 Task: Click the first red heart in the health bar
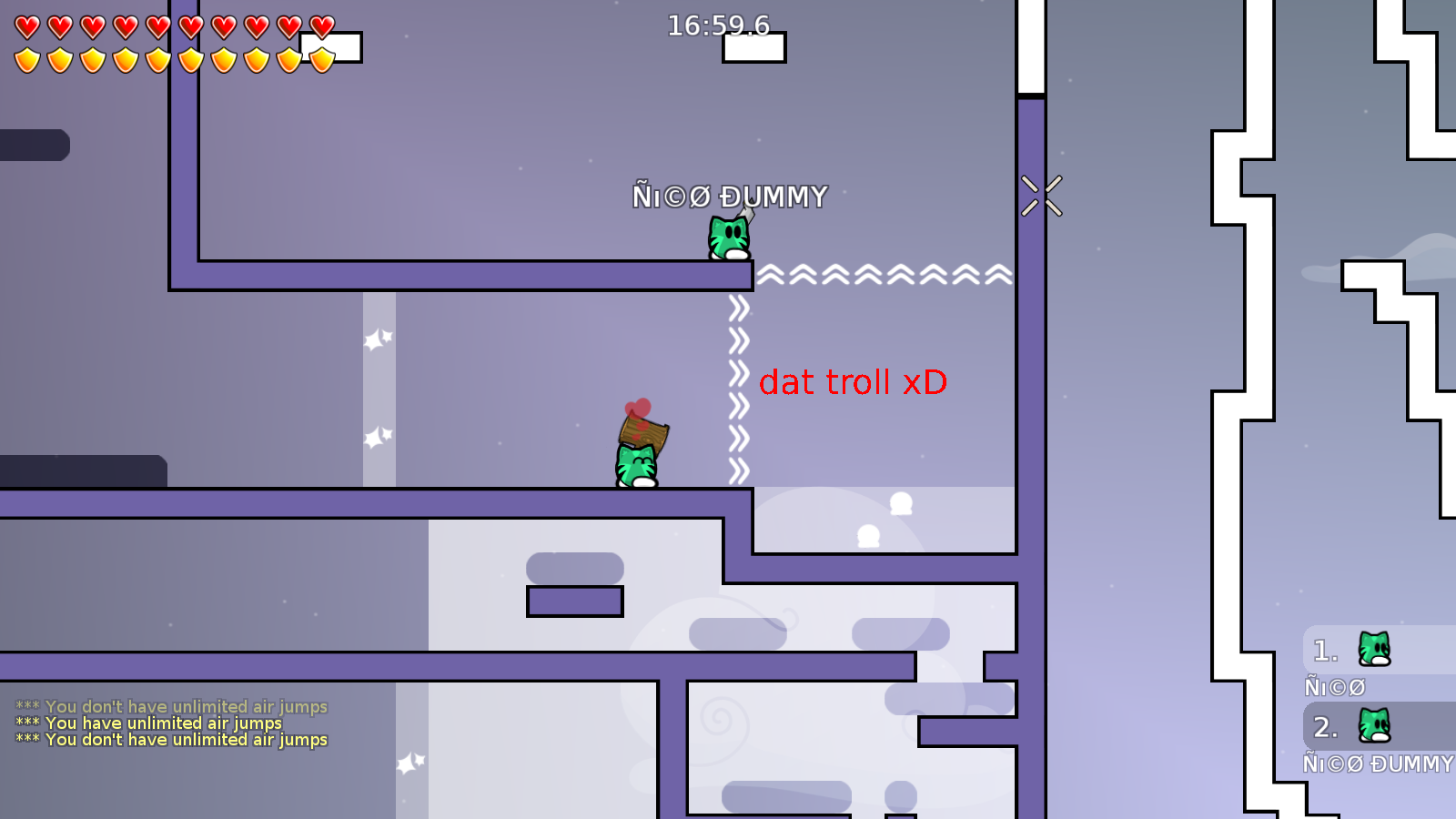(25, 25)
